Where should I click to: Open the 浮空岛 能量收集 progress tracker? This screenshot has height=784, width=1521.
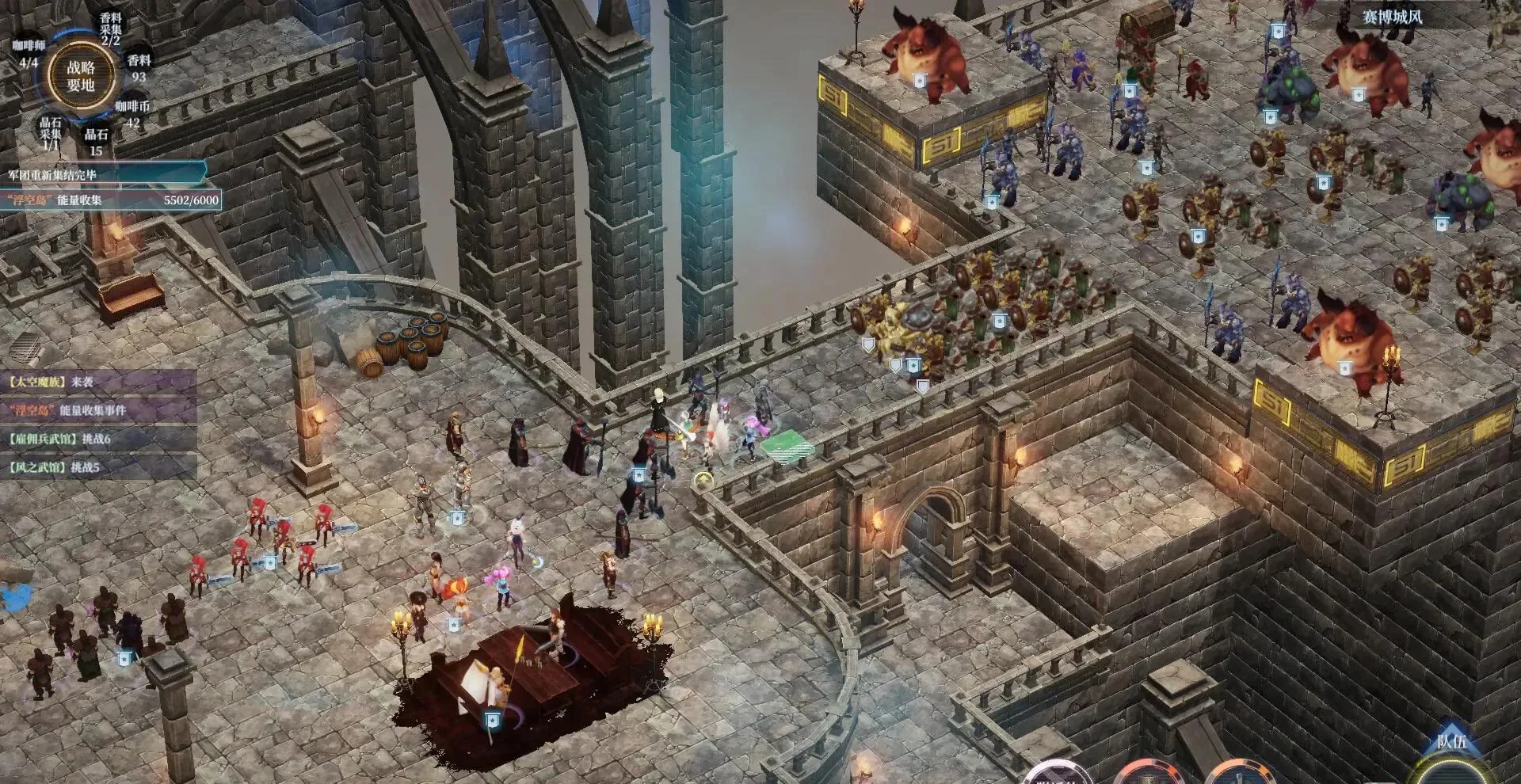point(111,200)
